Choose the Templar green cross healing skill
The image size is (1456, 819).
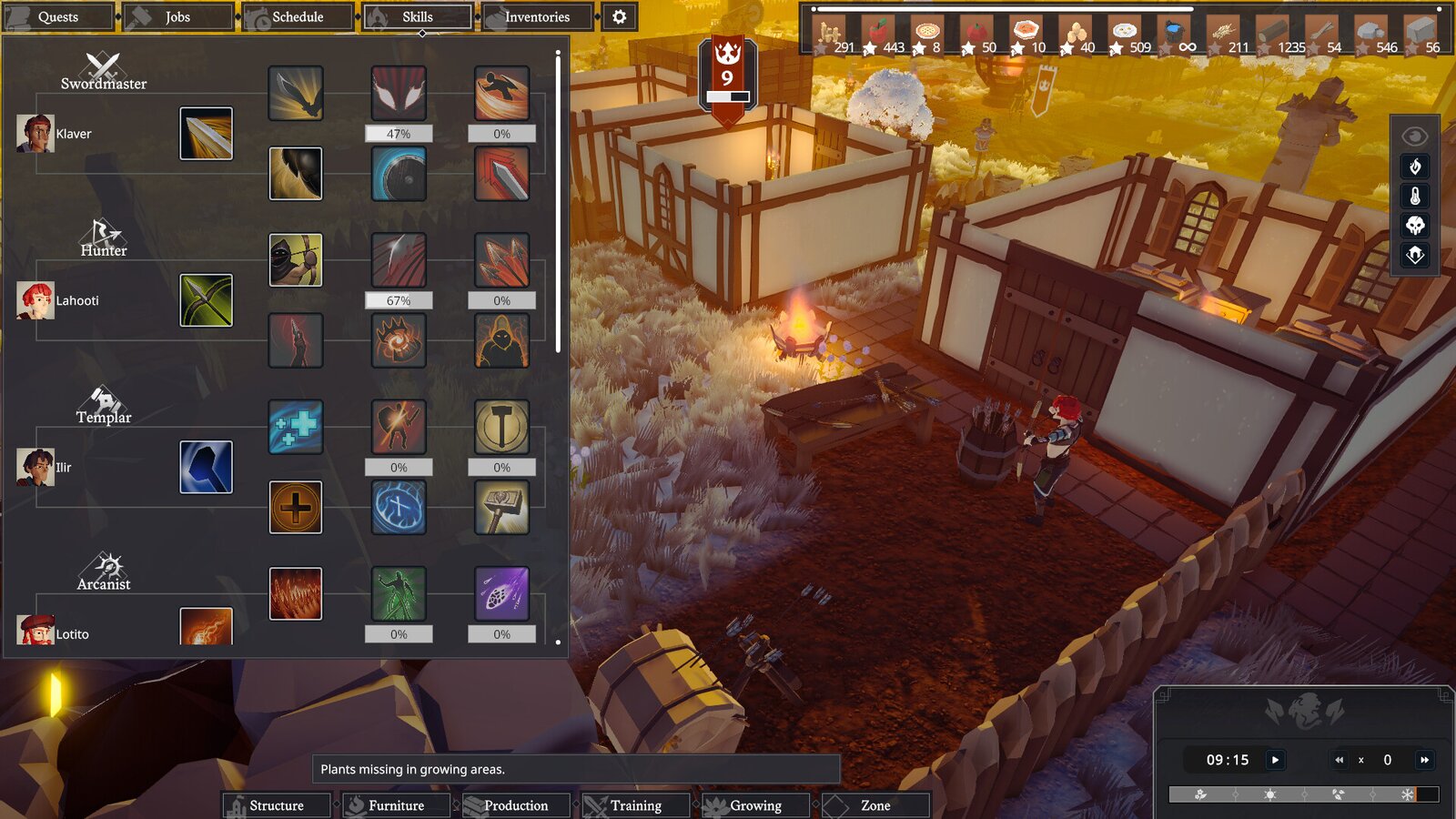tap(296, 427)
